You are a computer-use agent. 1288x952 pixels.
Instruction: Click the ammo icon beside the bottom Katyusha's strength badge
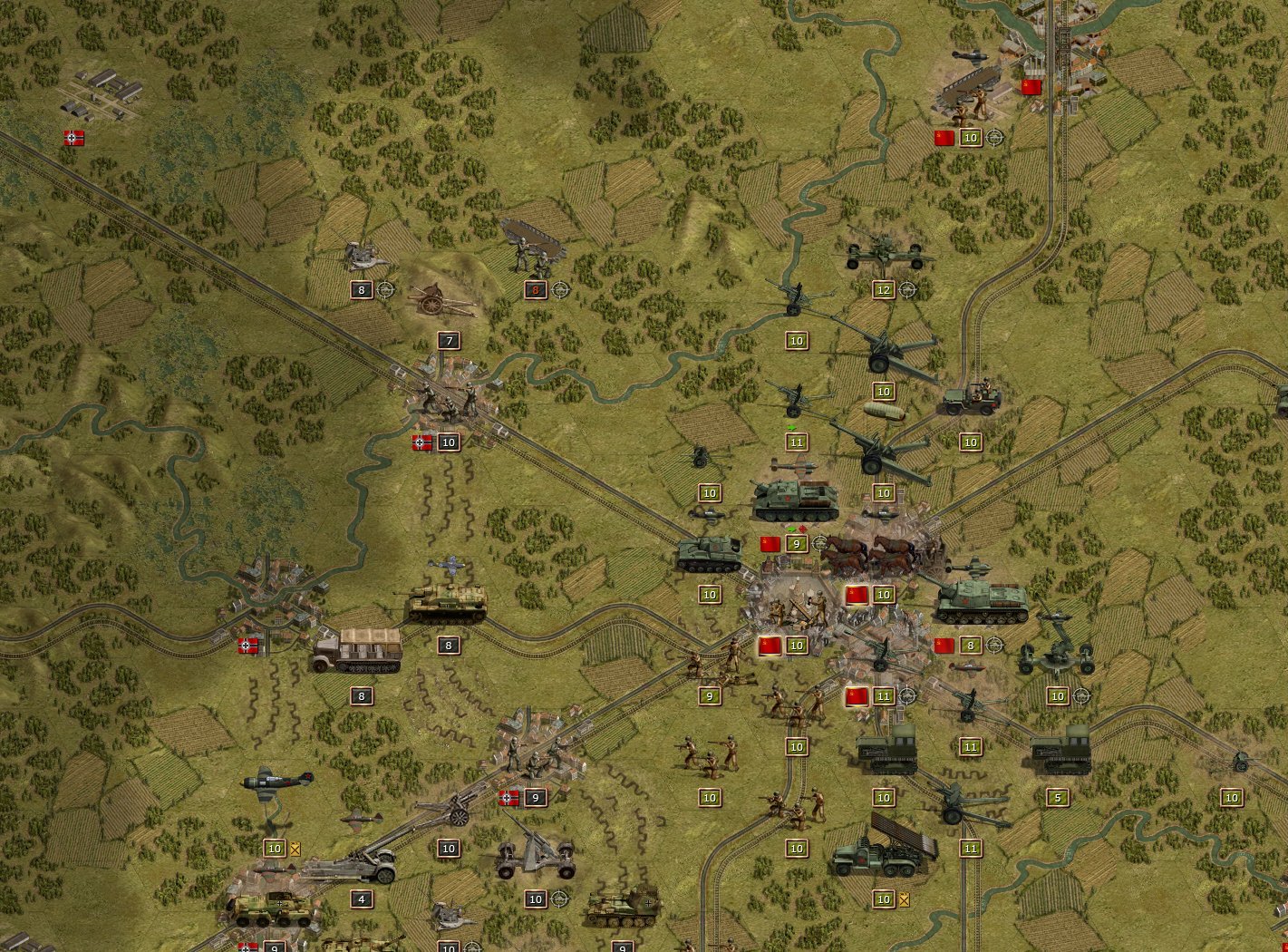click(904, 899)
